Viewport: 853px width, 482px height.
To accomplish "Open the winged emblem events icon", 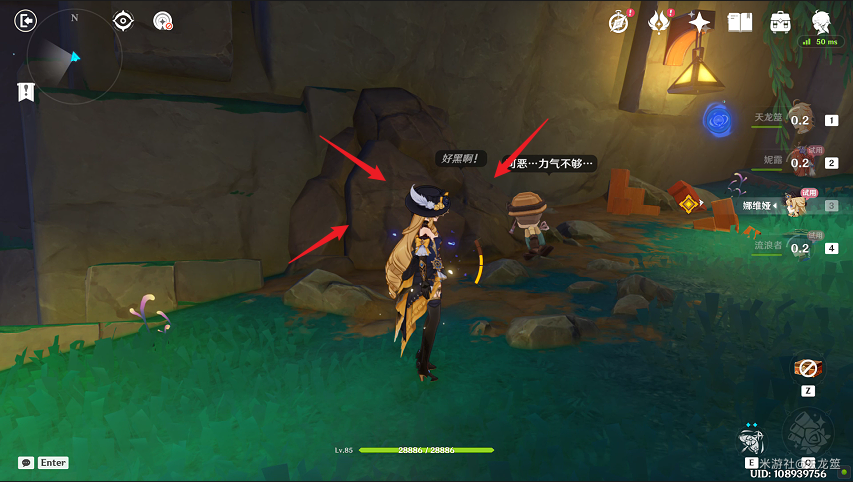I will point(659,21).
